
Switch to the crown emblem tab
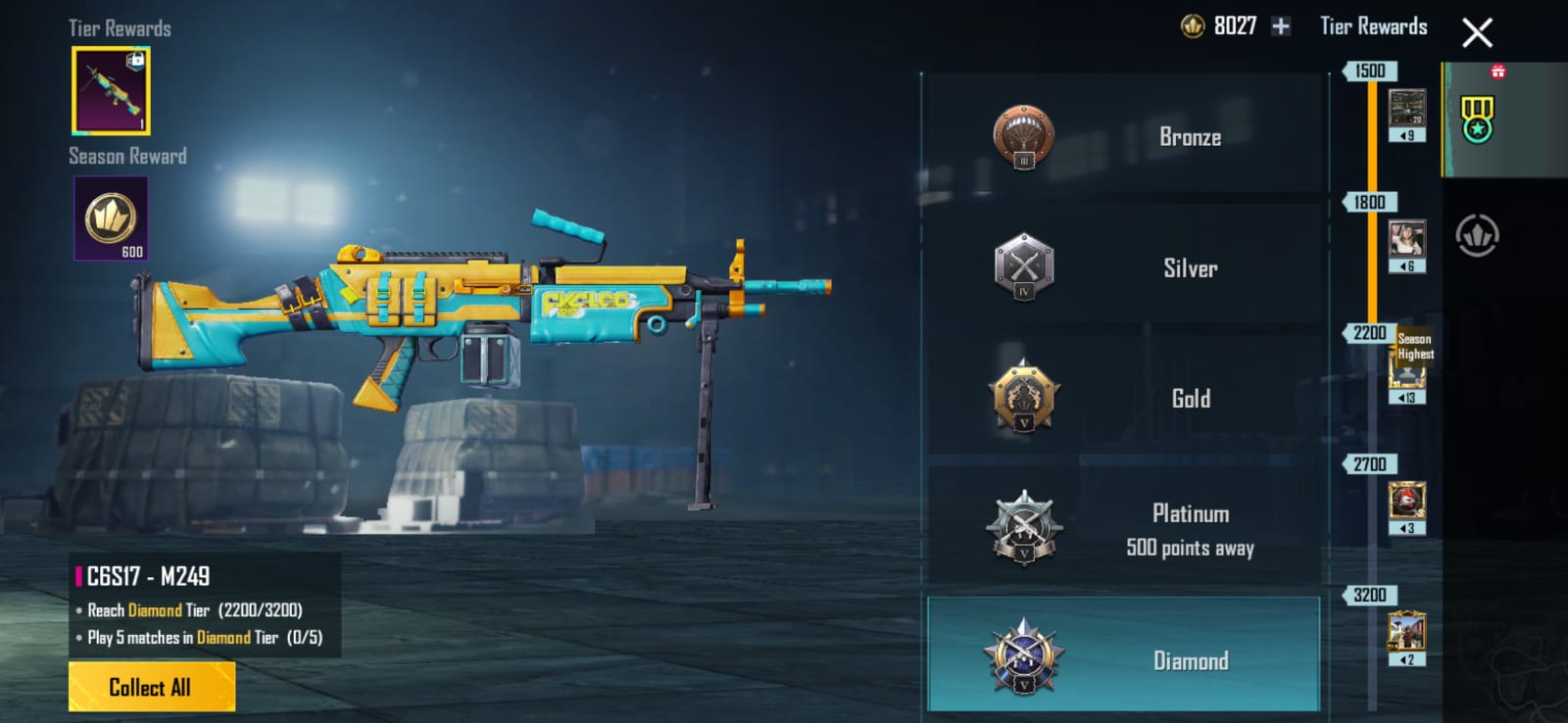[1477, 236]
